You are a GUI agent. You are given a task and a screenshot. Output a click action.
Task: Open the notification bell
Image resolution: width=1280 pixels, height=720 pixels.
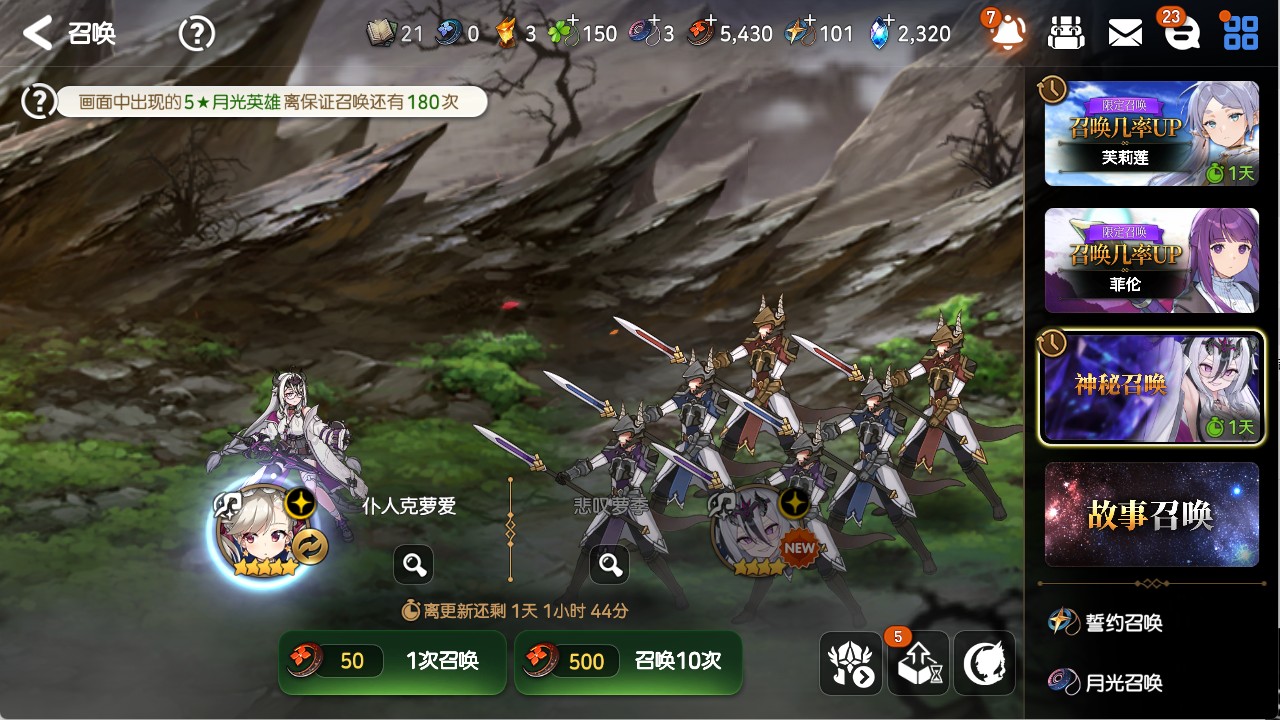(x=1007, y=33)
